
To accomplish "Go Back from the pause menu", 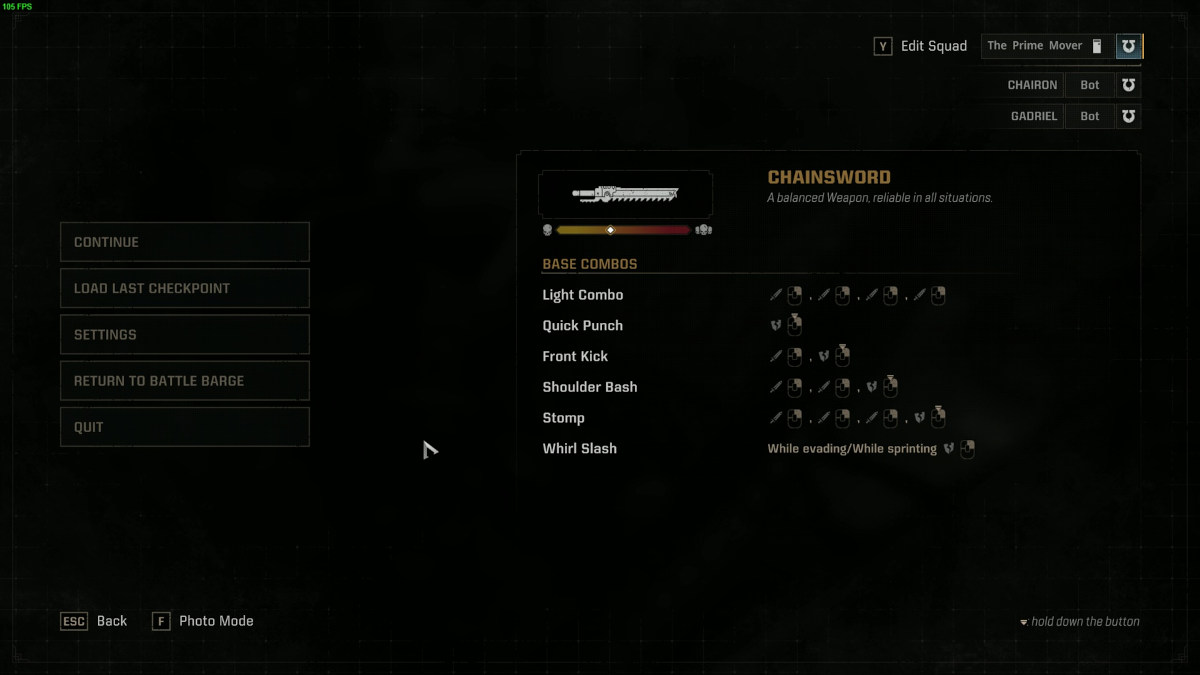I will pos(95,621).
